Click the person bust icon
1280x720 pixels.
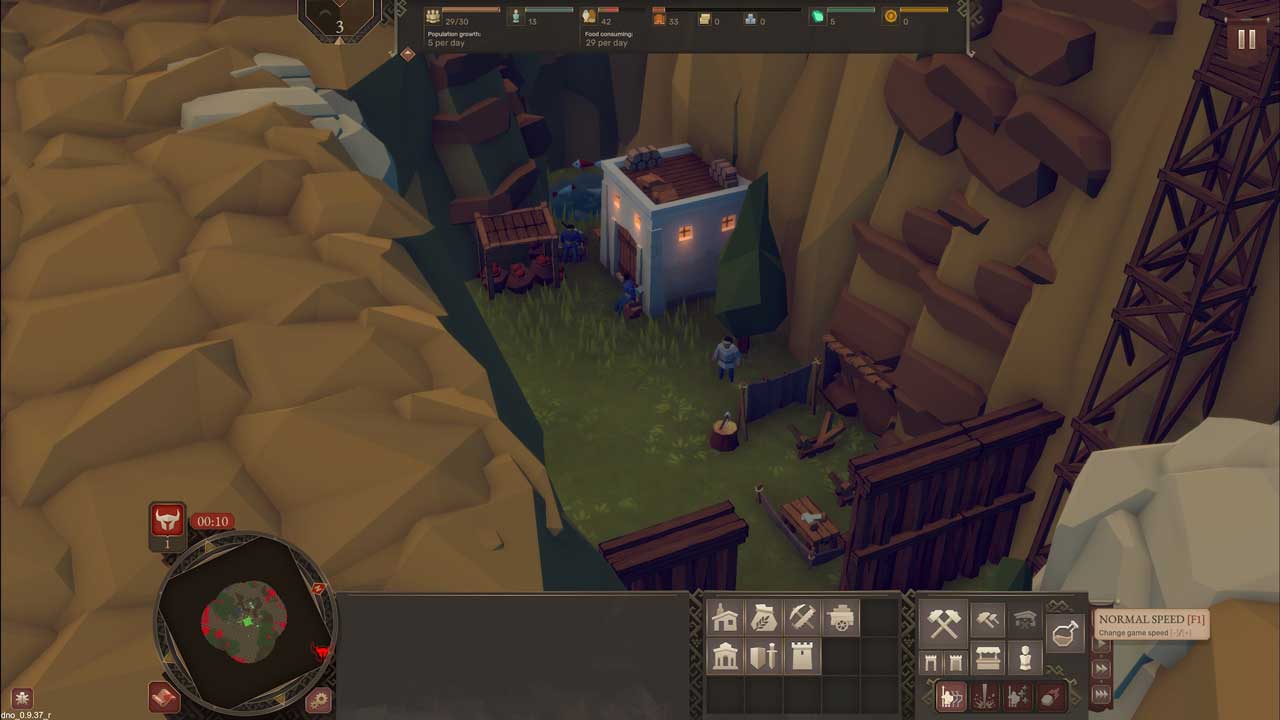pyautogui.click(x=1025, y=659)
